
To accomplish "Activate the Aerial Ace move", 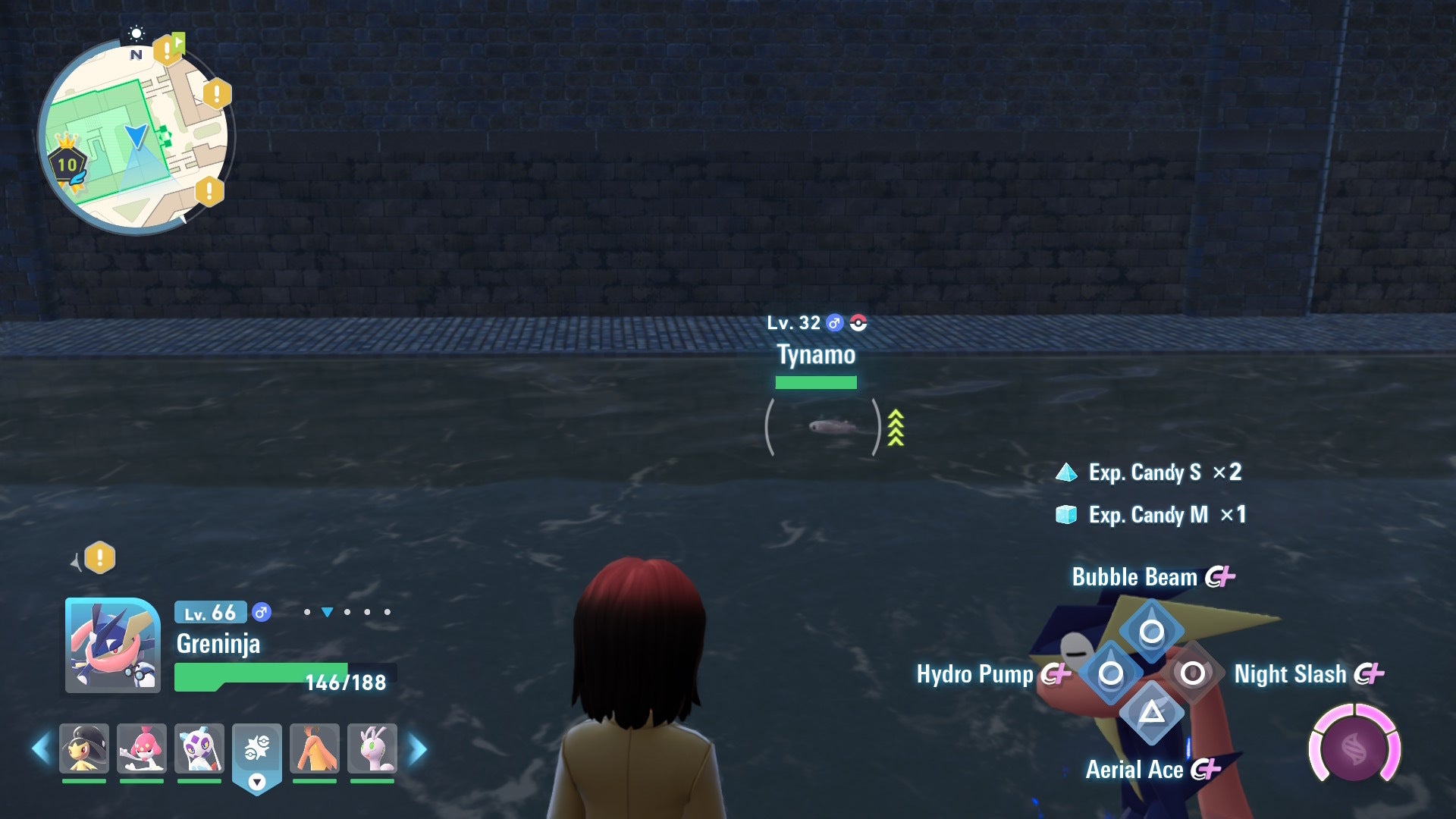I will pos(1151,713).
